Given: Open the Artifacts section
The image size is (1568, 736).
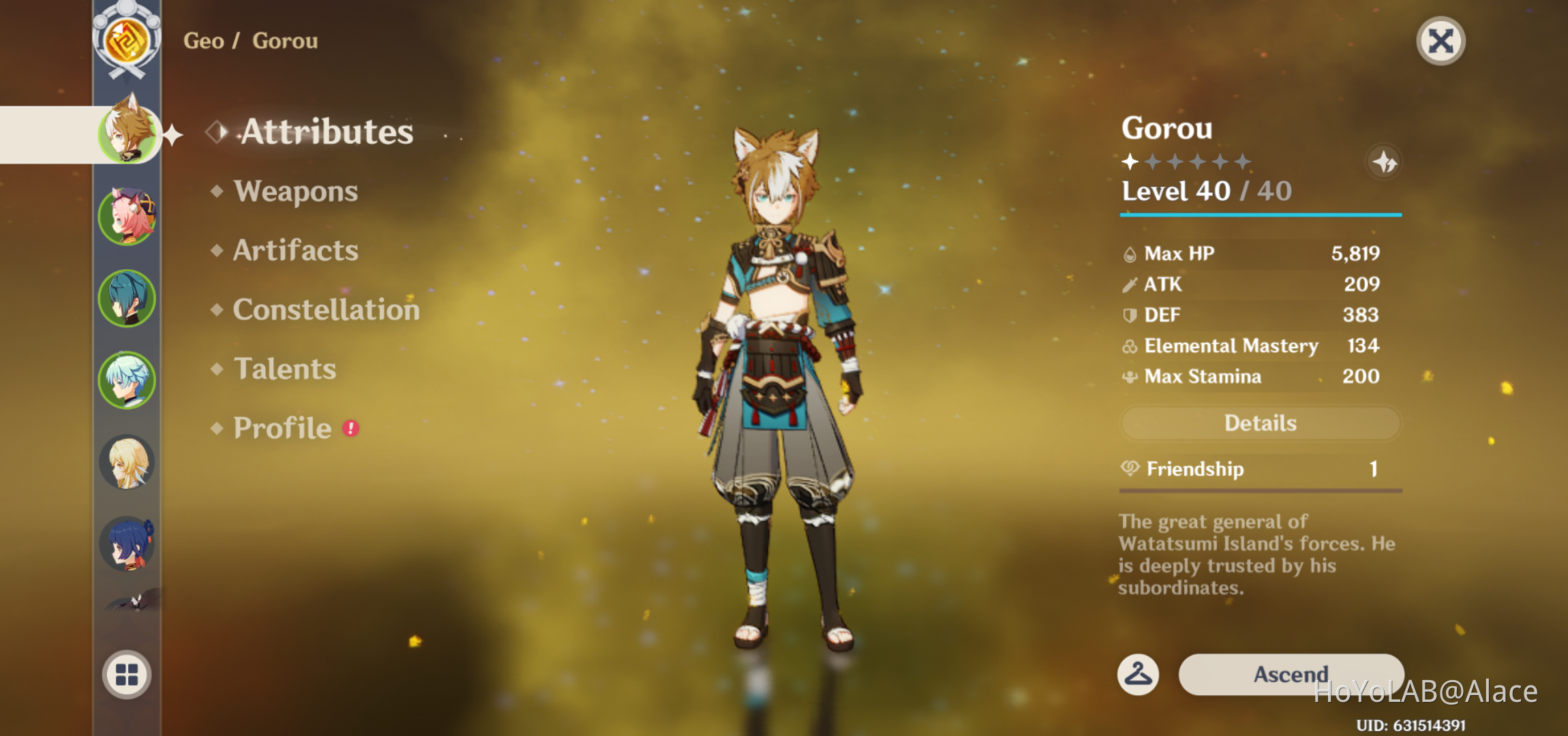Looking at the screenshot, I should coord(295,250).
